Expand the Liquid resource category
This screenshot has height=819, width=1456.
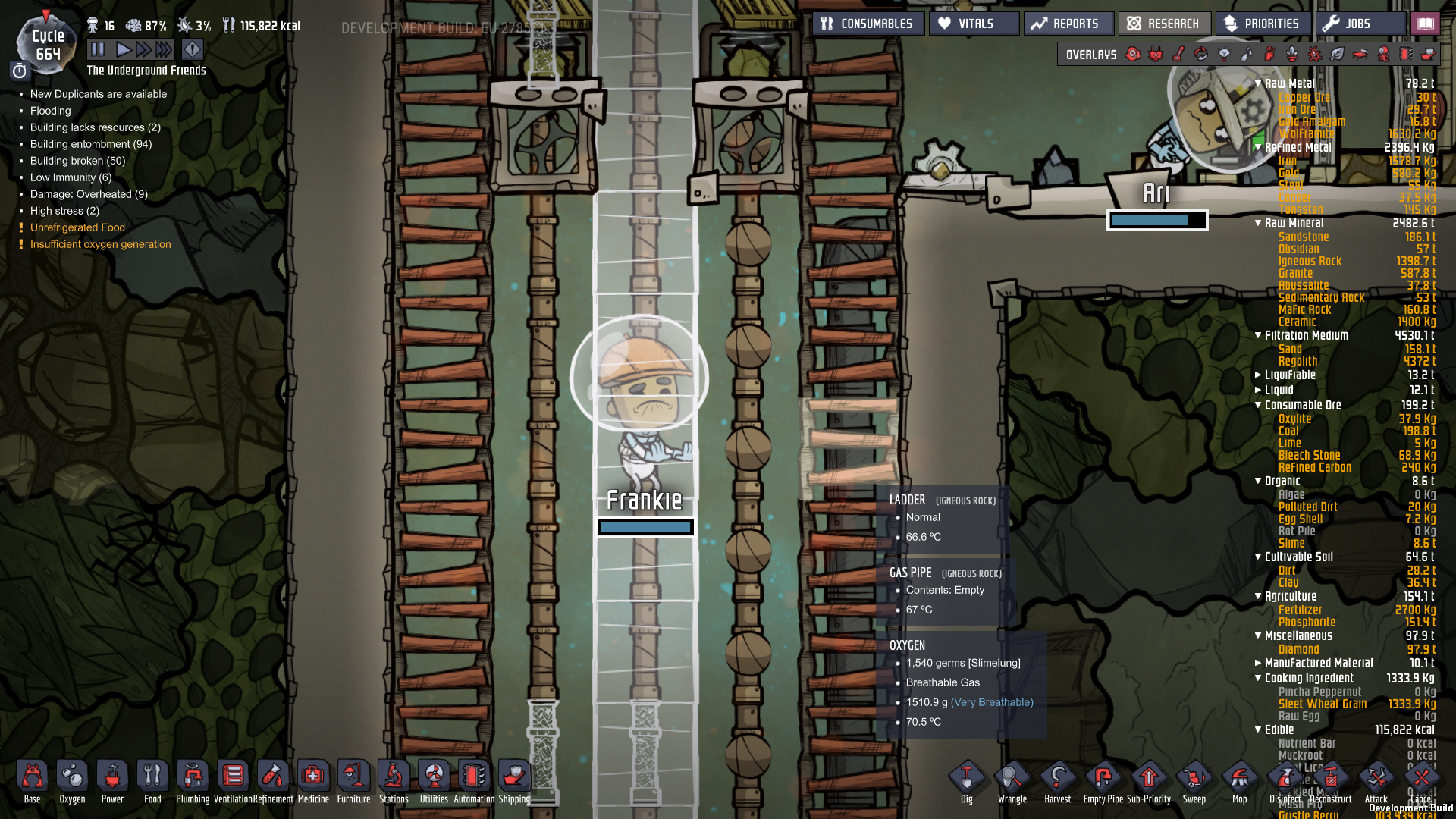tap(1259, 390)
